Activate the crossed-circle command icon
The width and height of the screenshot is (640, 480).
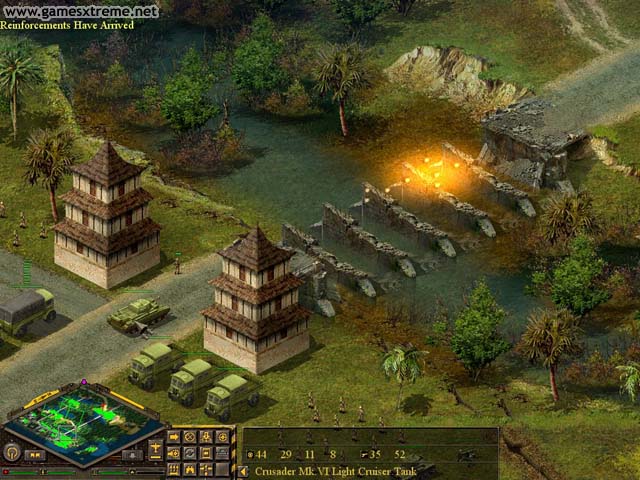click(x=189, y=437)
